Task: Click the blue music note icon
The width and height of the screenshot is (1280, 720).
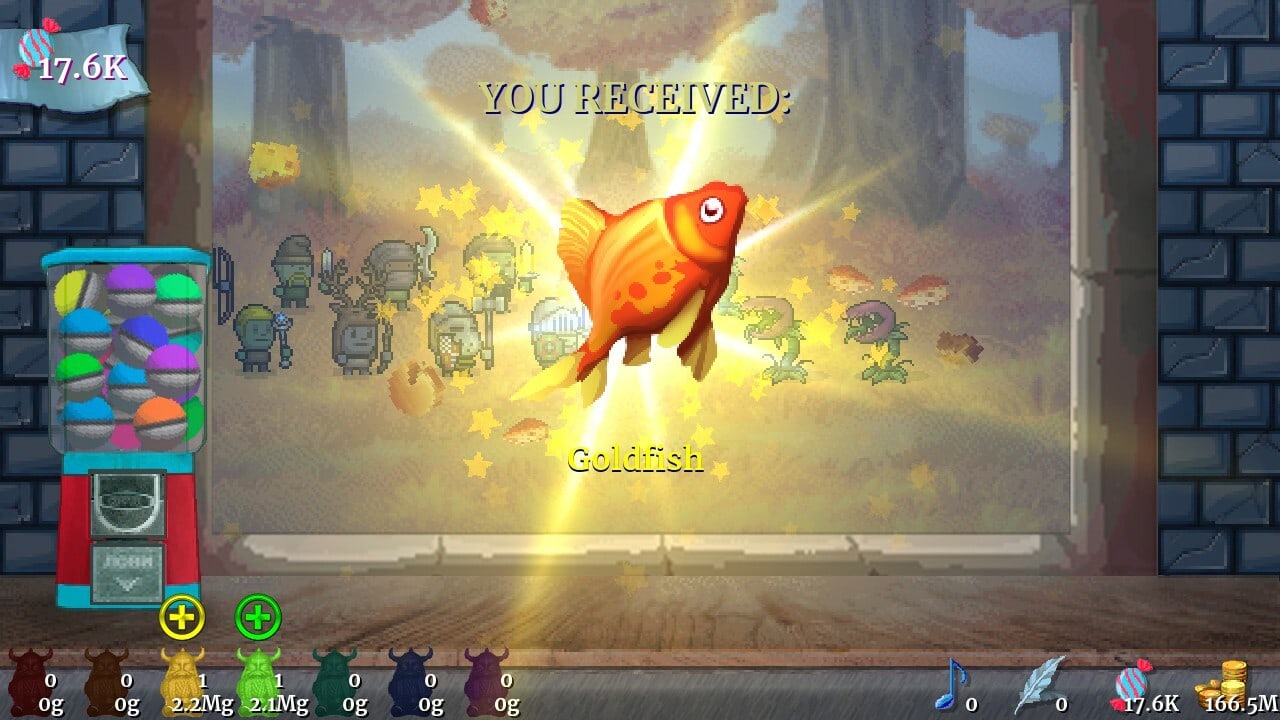Action: pos(948,685)
